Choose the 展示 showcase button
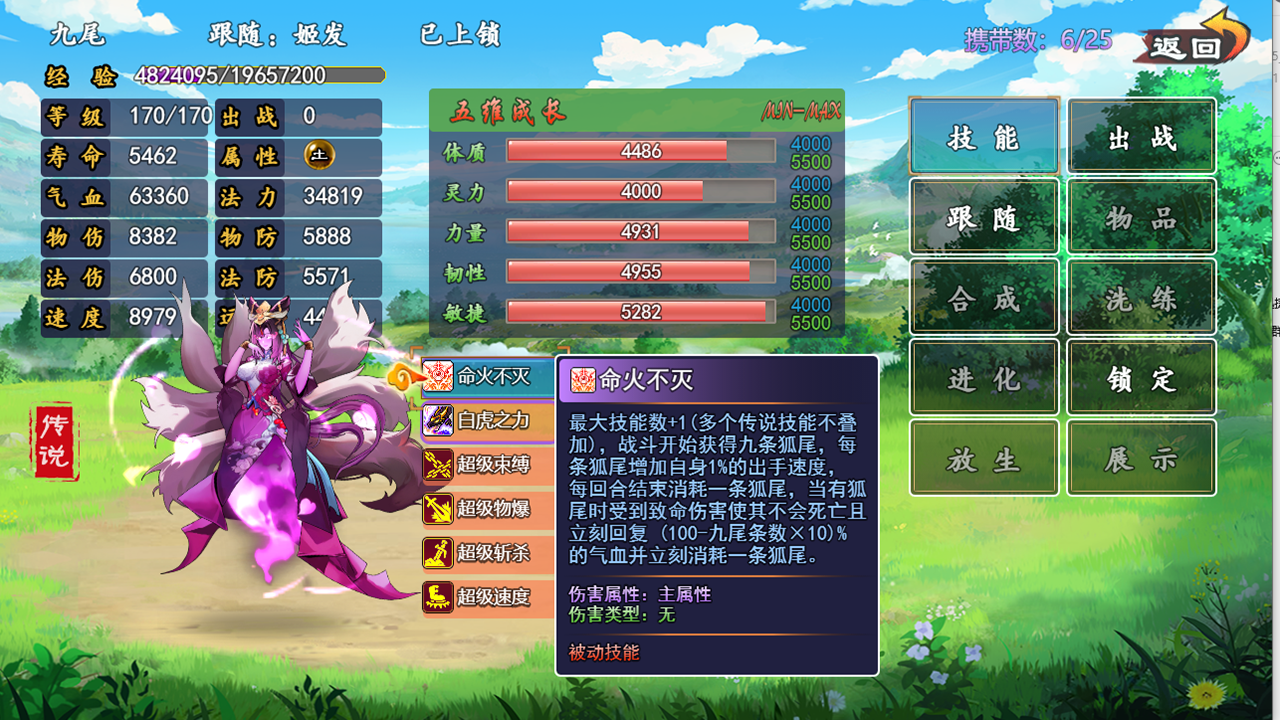This screenshot has height=720, width=1280. tap(1141, 458)
